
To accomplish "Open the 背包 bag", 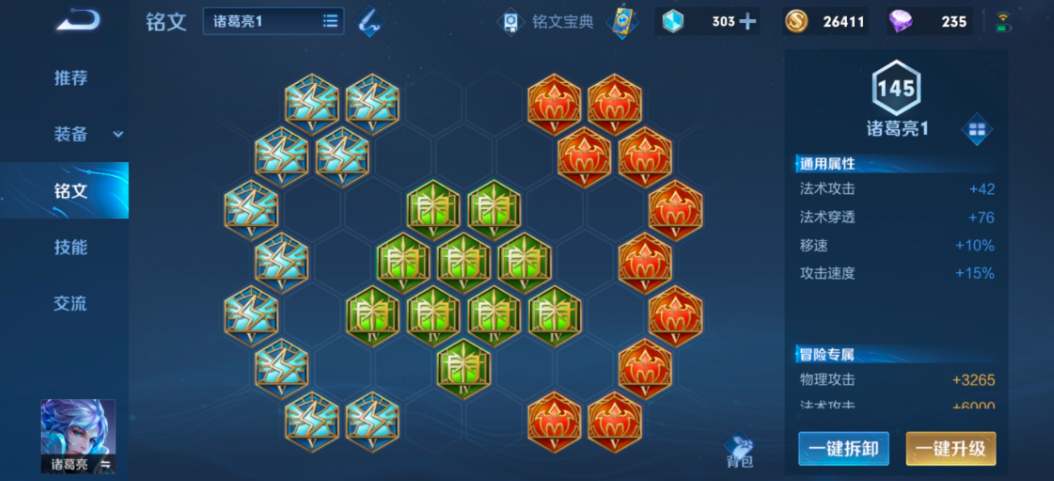I will [x=739, y=452].
